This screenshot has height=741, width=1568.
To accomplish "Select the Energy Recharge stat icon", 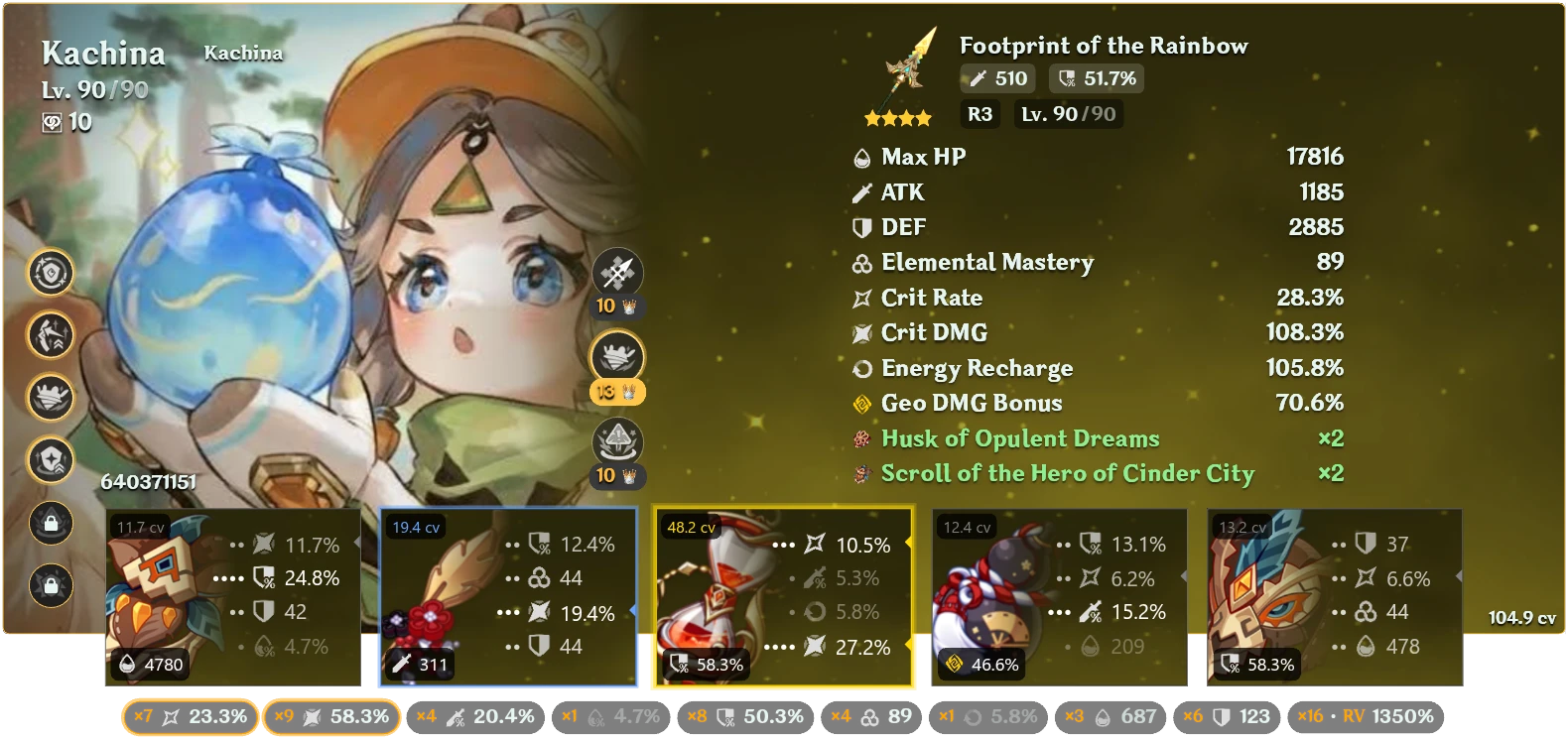I will pyautogui.click(x=859, y=368).
